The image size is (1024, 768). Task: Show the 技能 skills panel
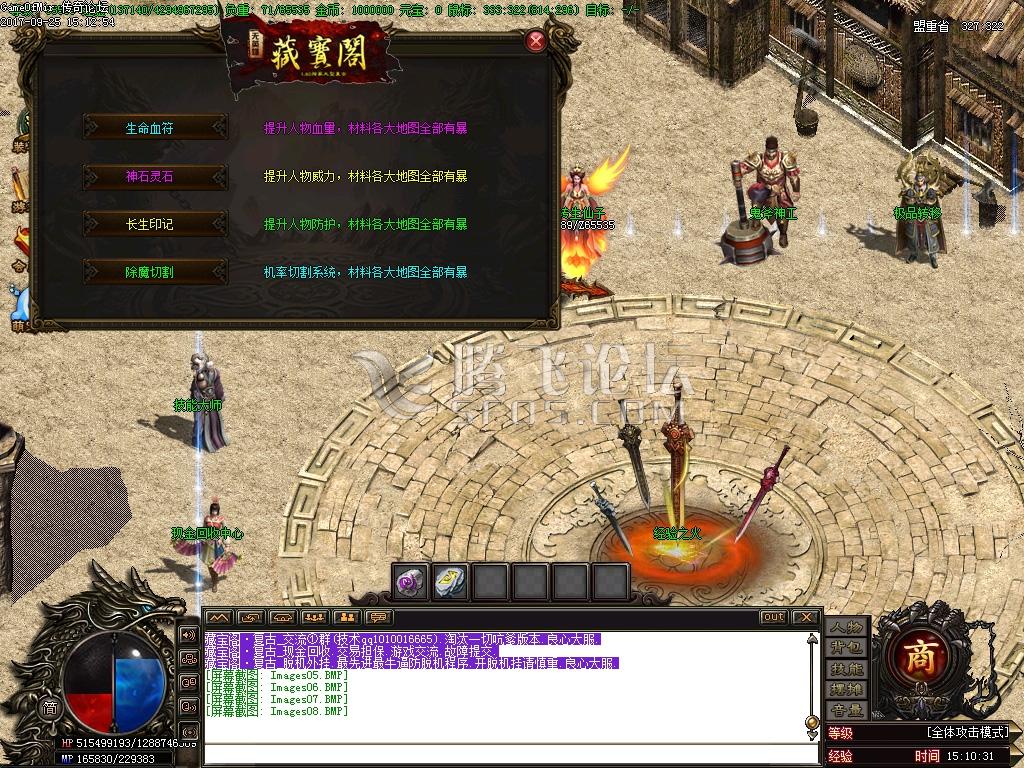point(846,669)
